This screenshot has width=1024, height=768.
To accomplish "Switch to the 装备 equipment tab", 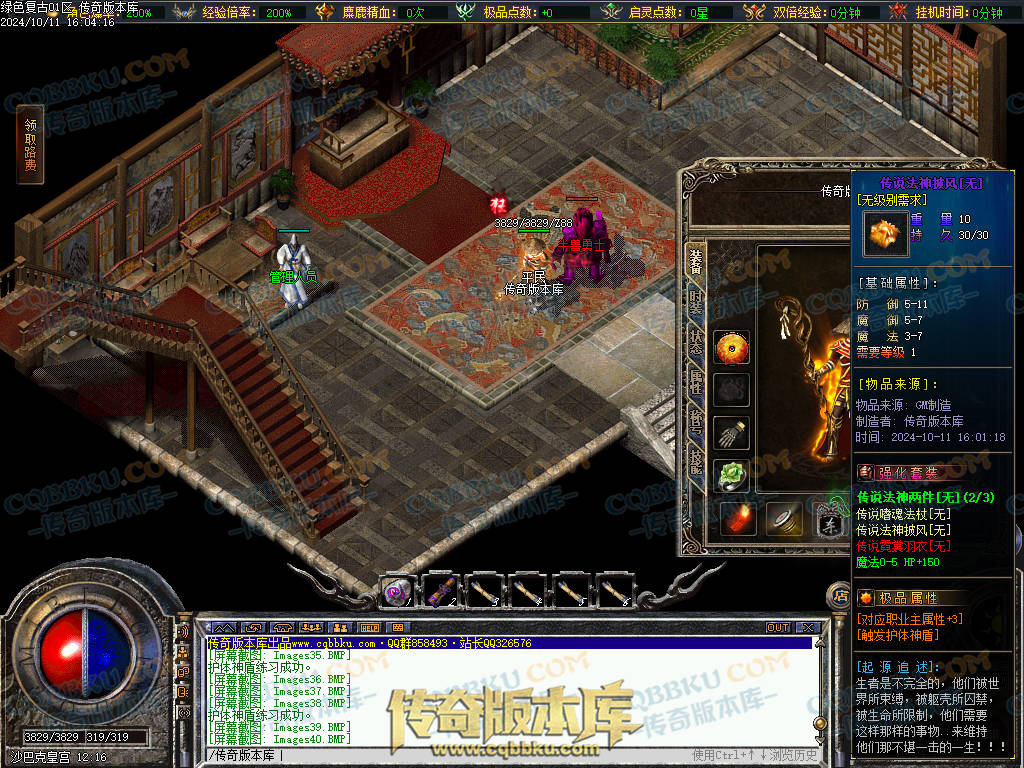I will [695, 262].
